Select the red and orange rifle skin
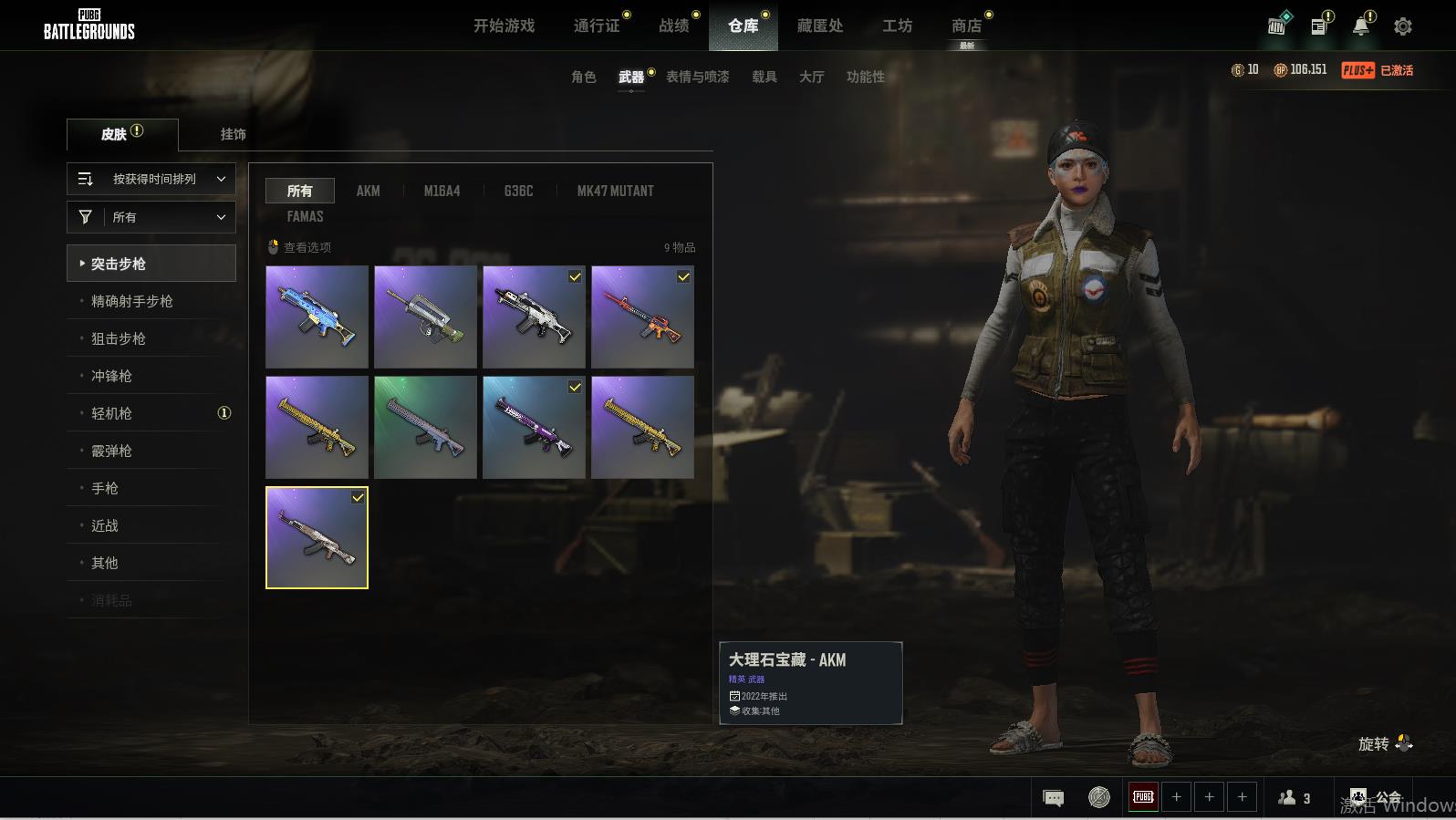 pos(642,317)
